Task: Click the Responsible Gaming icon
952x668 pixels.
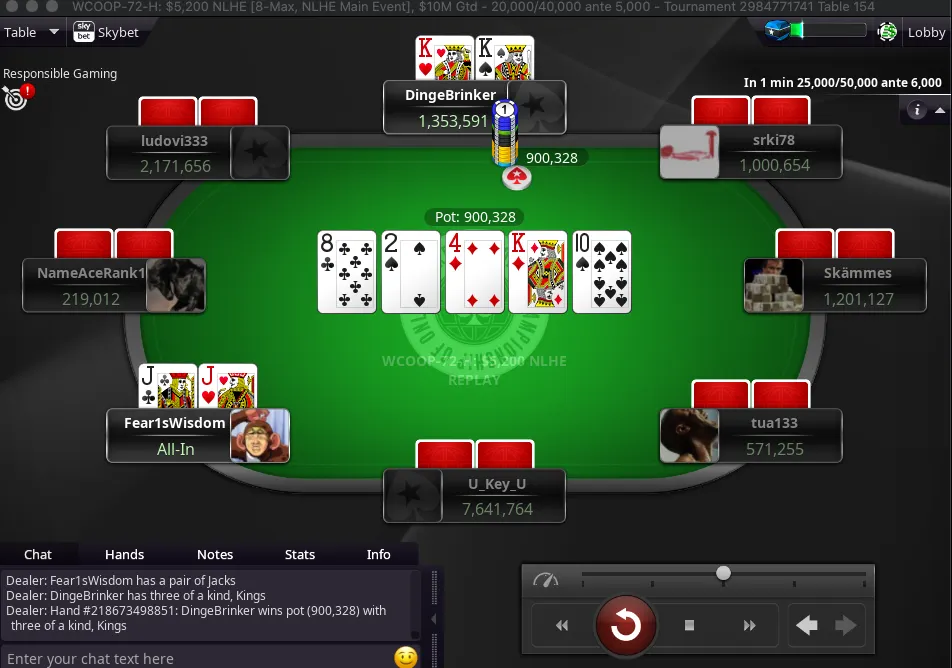Action: (x=16, y=96)
